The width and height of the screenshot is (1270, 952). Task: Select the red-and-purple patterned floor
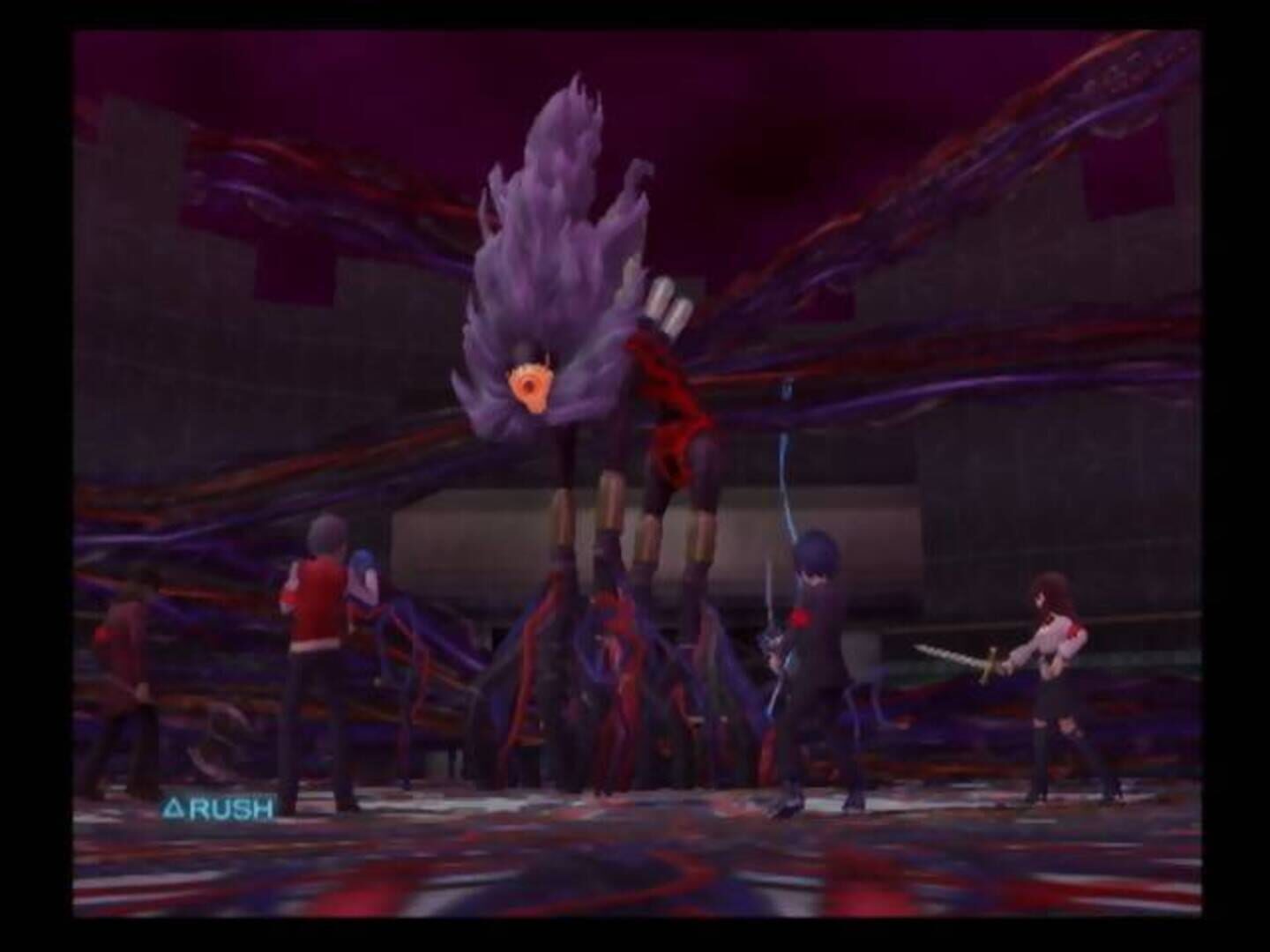(617, 881)
